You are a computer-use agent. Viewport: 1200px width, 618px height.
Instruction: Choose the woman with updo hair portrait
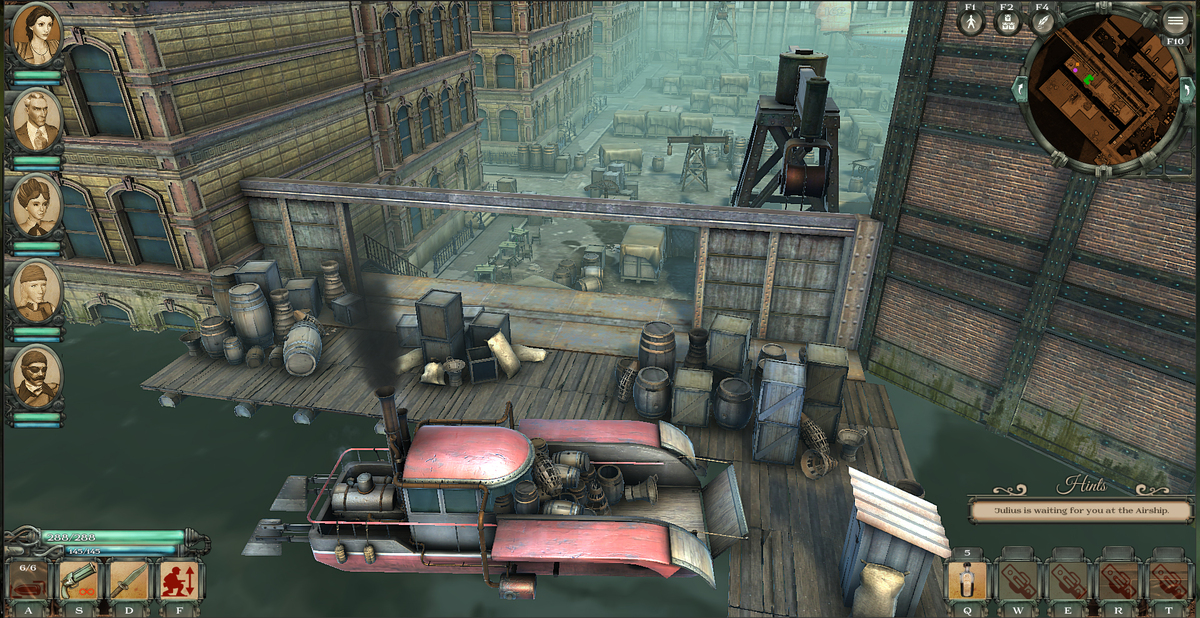[x=37, y=205]
